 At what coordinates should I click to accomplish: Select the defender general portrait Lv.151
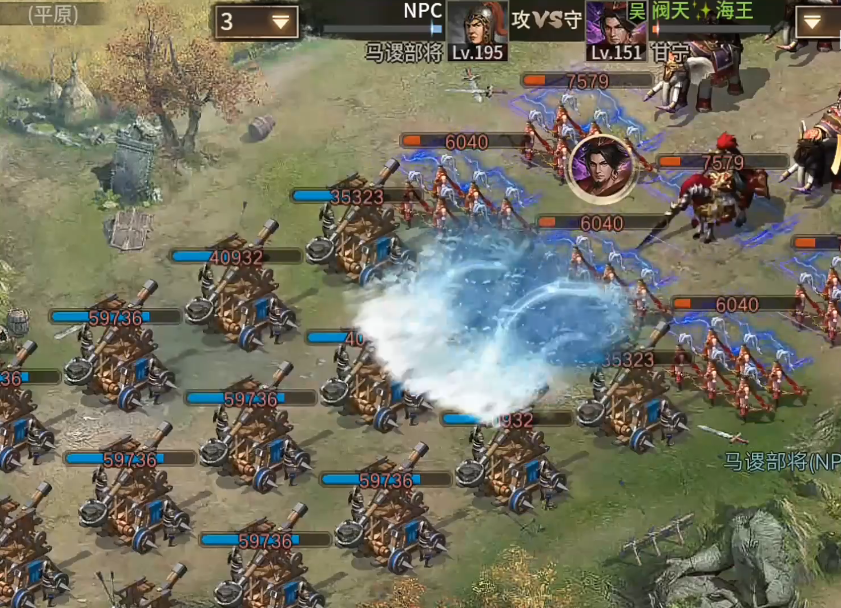point(615,30)
